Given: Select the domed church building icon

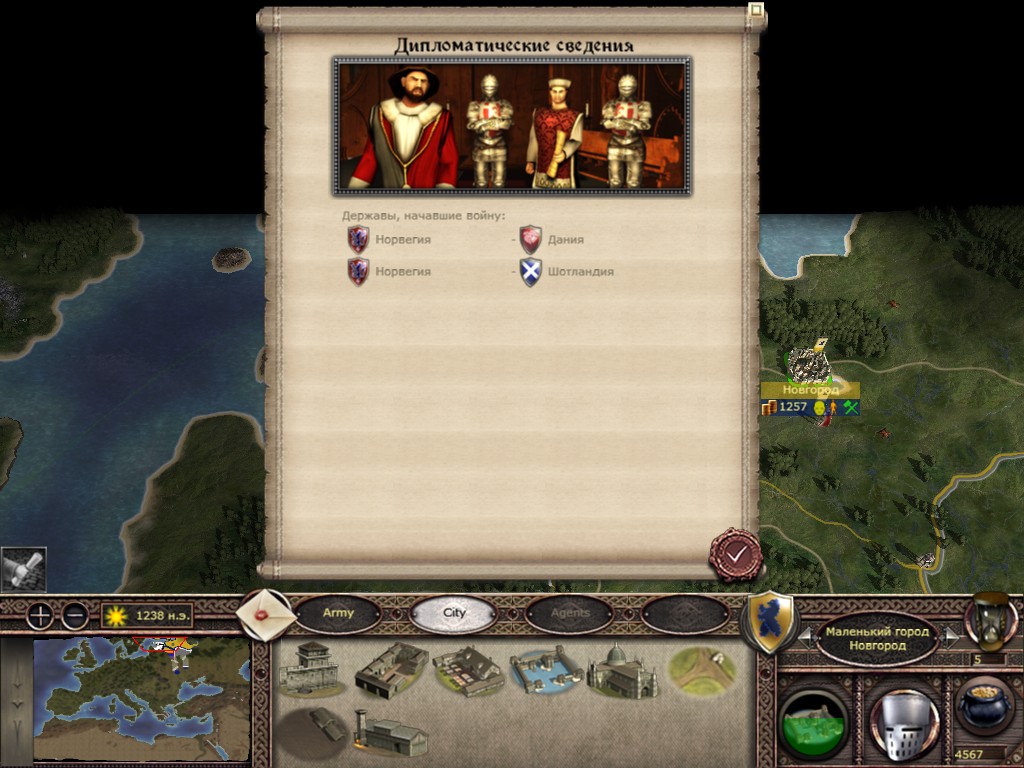Looking at the screenshot, I should (x=621, y=670).
